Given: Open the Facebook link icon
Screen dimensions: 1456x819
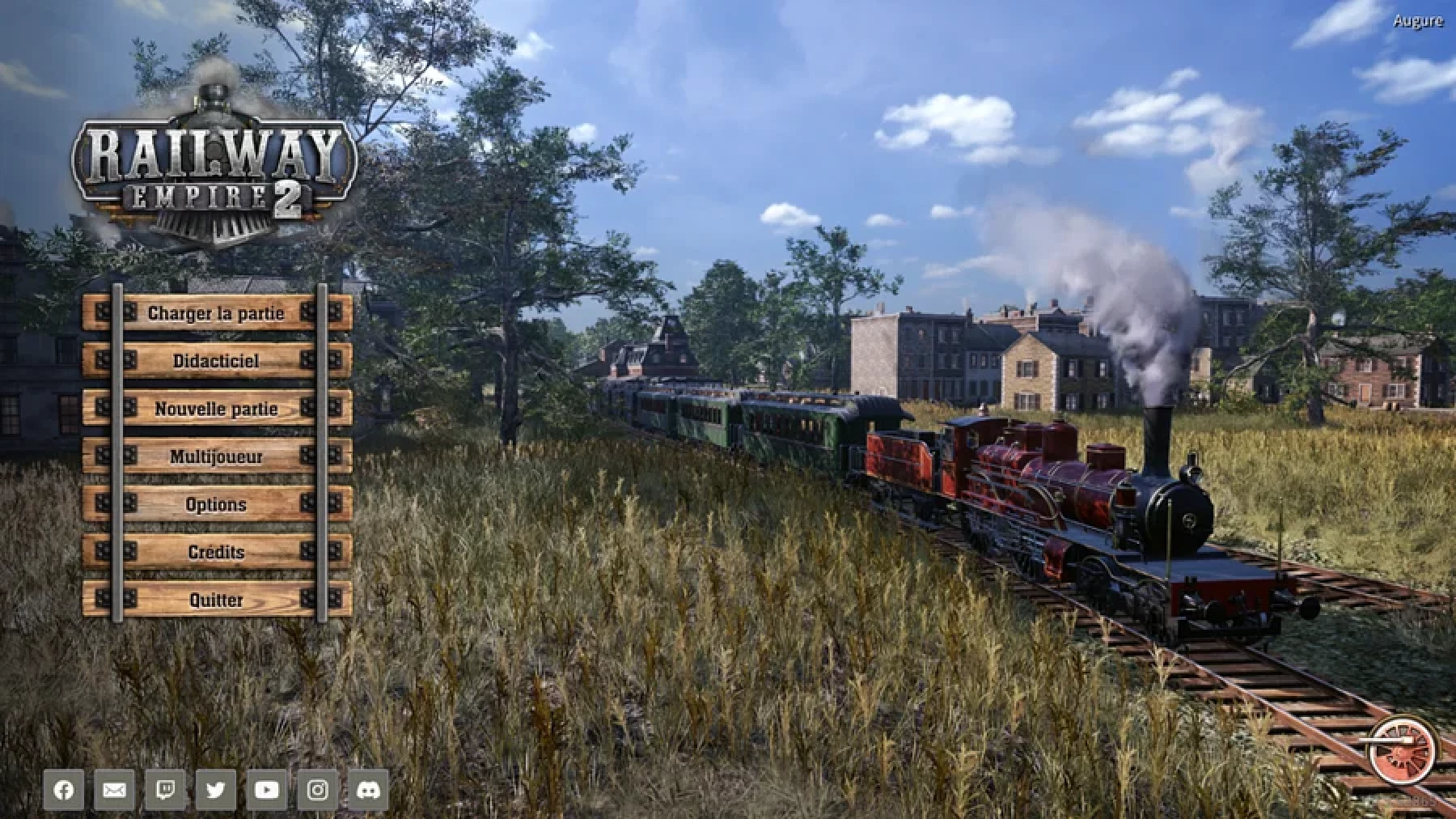Looking at the screenshot, I should [64, 790].
